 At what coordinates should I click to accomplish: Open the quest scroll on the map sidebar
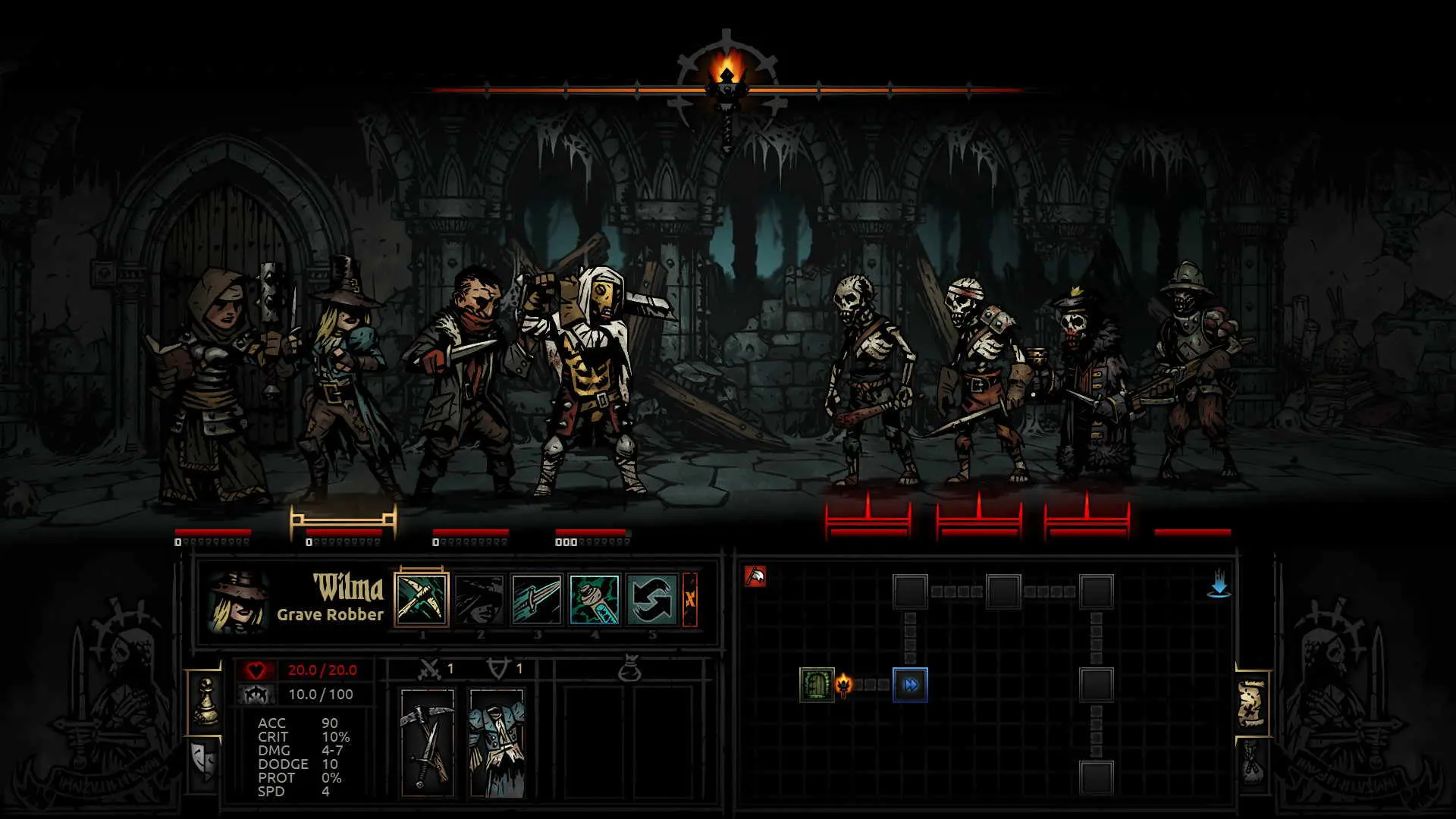[x=1250, y=701]
